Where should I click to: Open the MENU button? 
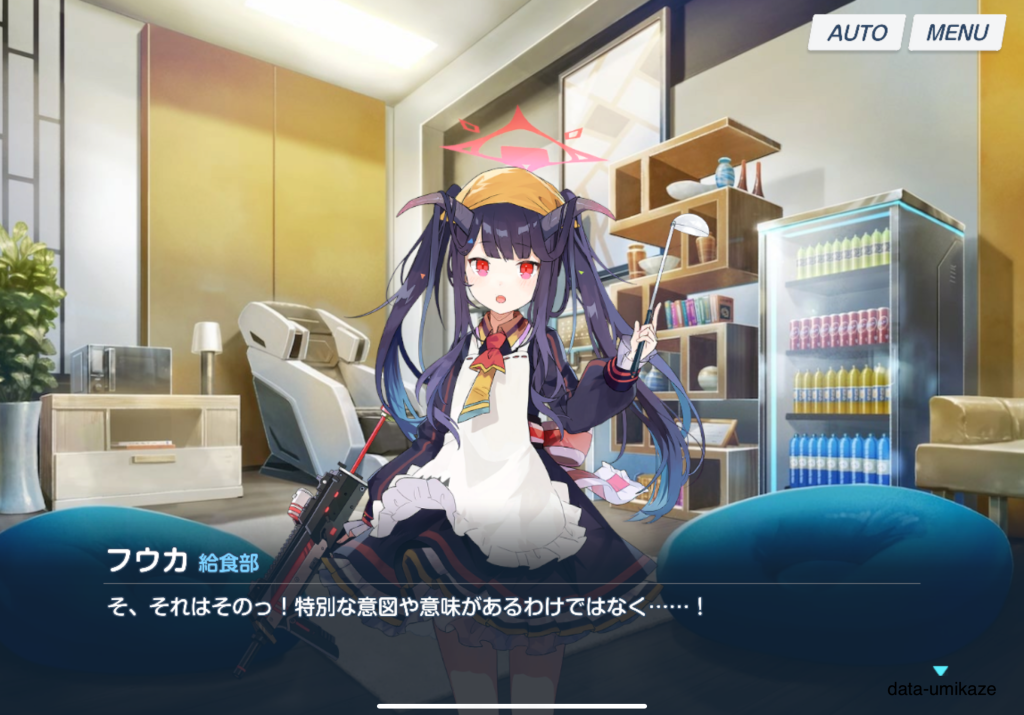[956, 32]
